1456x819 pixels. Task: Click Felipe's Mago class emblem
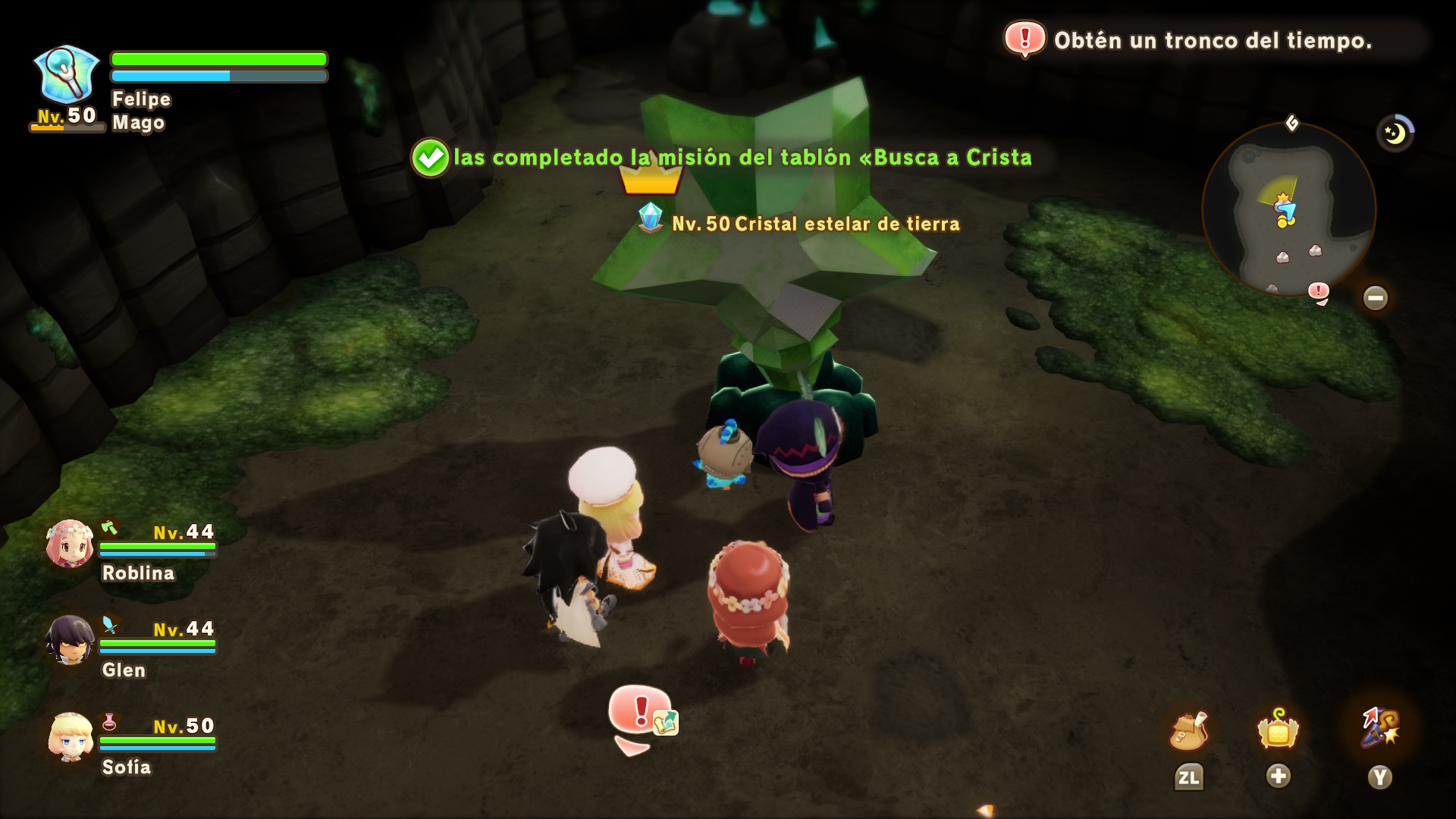pyautogui.click(x=67, y=74)
